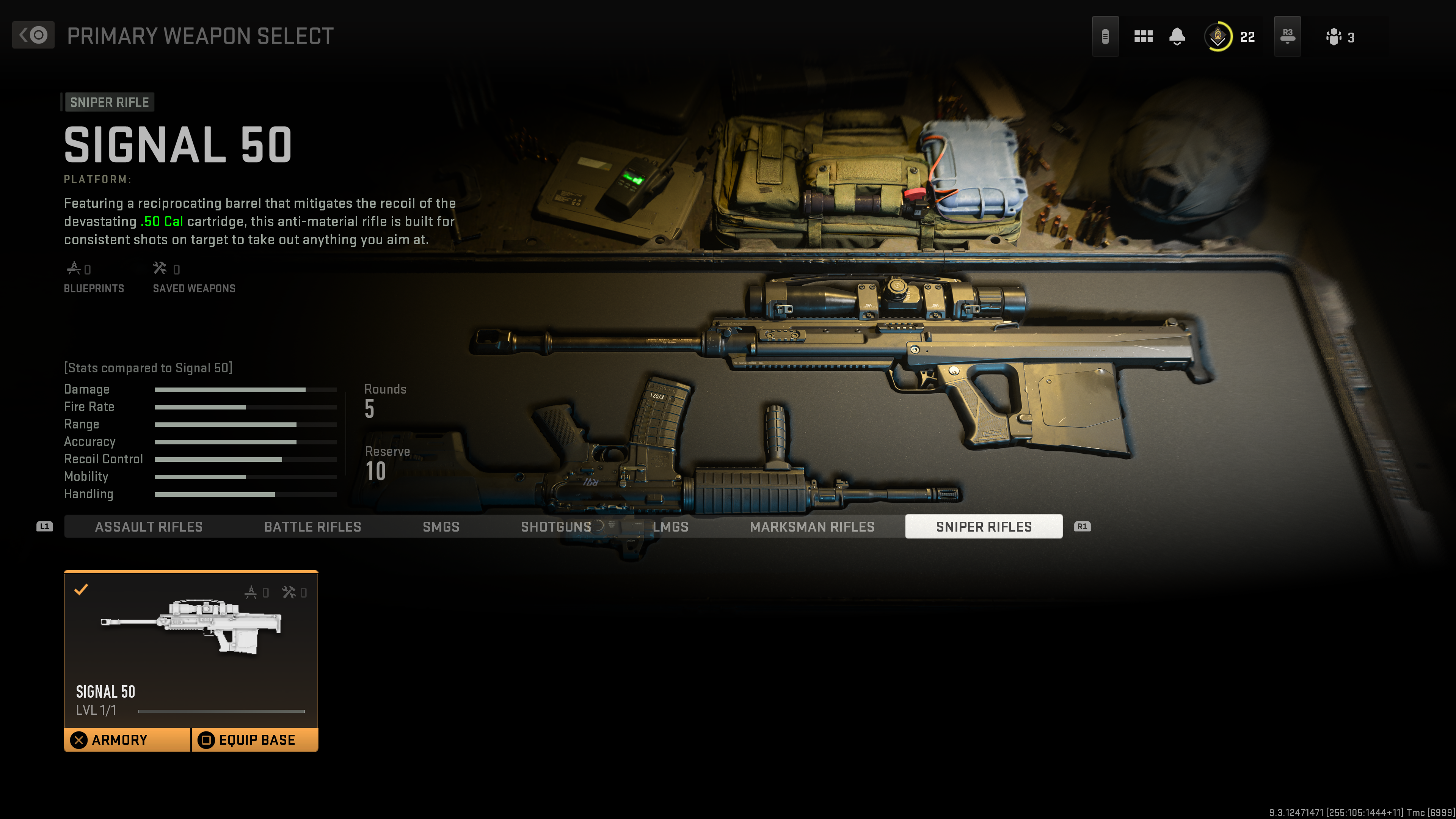
Task: Switch to the Assault Rifles tab
Action: click(x=149, y=526)
